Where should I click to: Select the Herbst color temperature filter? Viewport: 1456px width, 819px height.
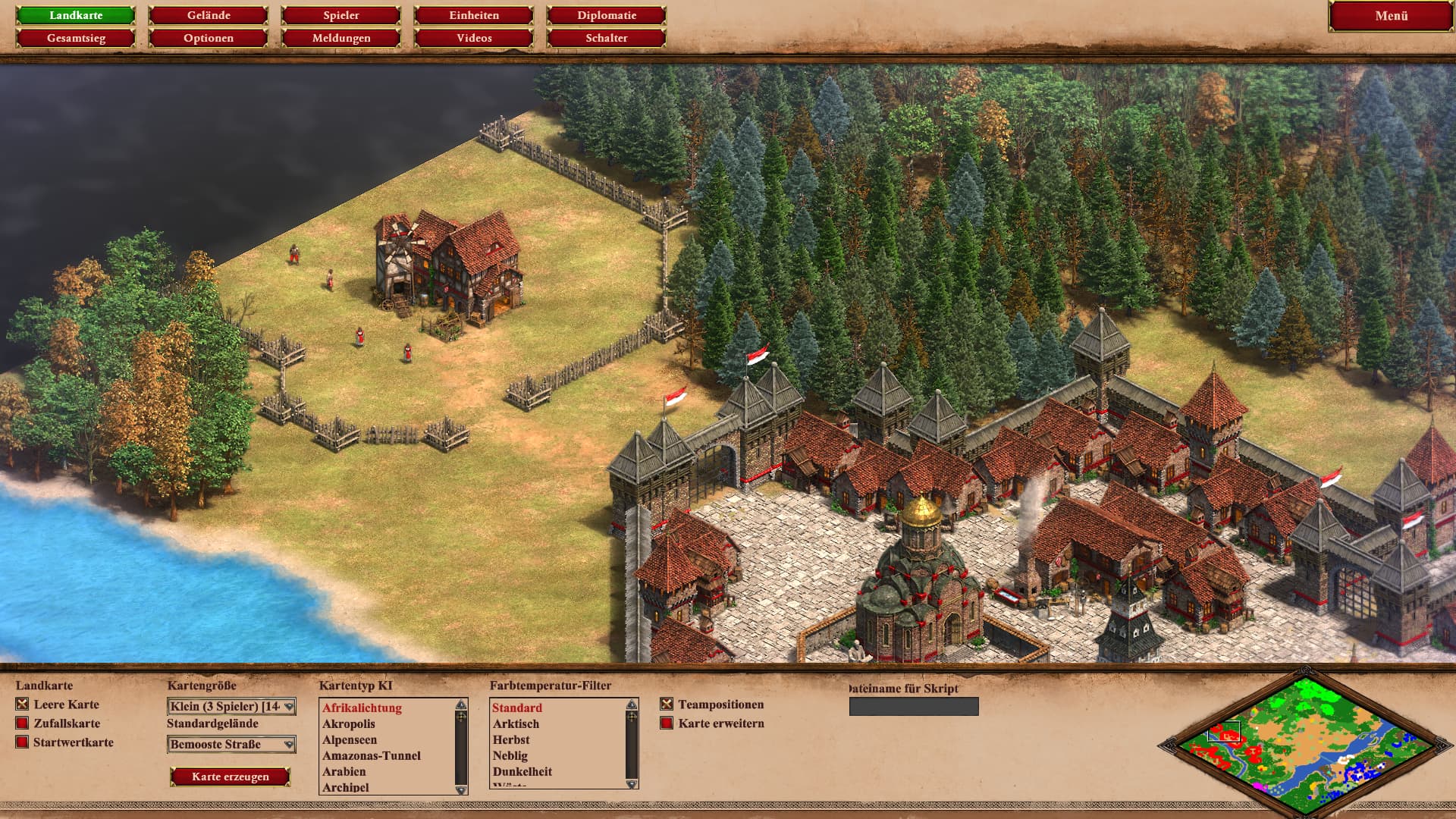click(511, 739)
